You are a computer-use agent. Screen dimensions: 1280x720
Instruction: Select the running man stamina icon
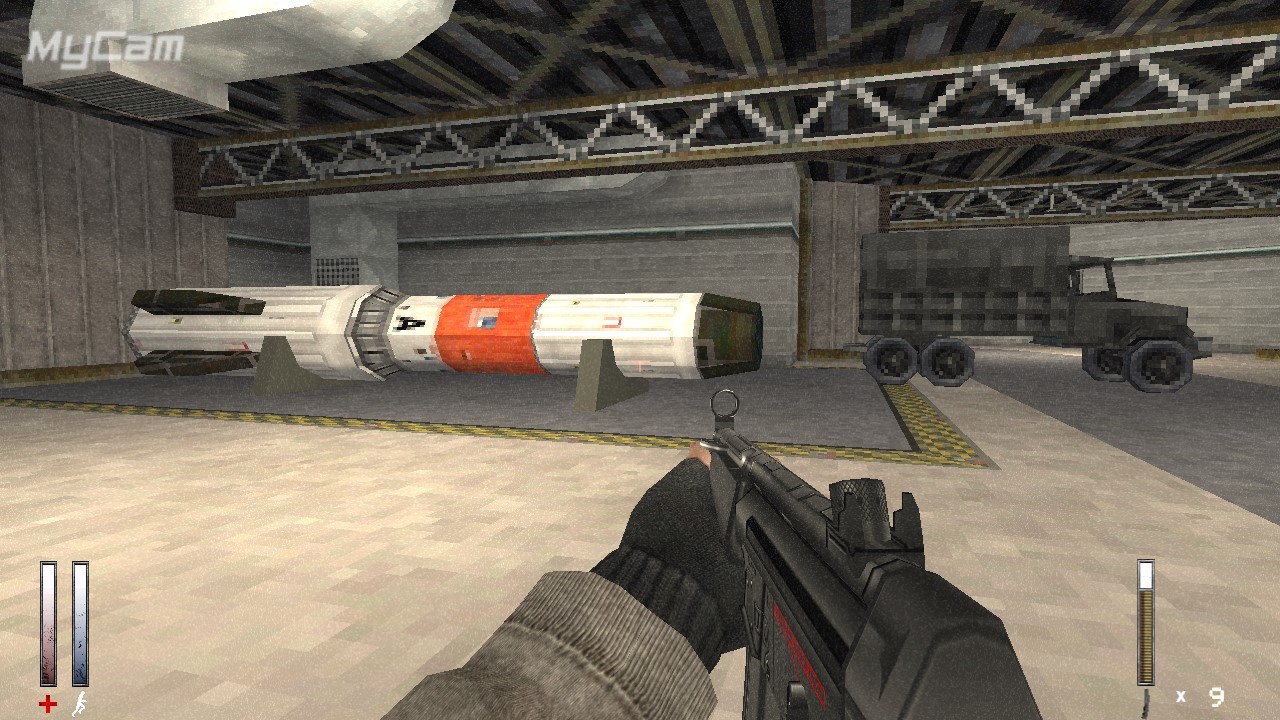pos(79,704)
